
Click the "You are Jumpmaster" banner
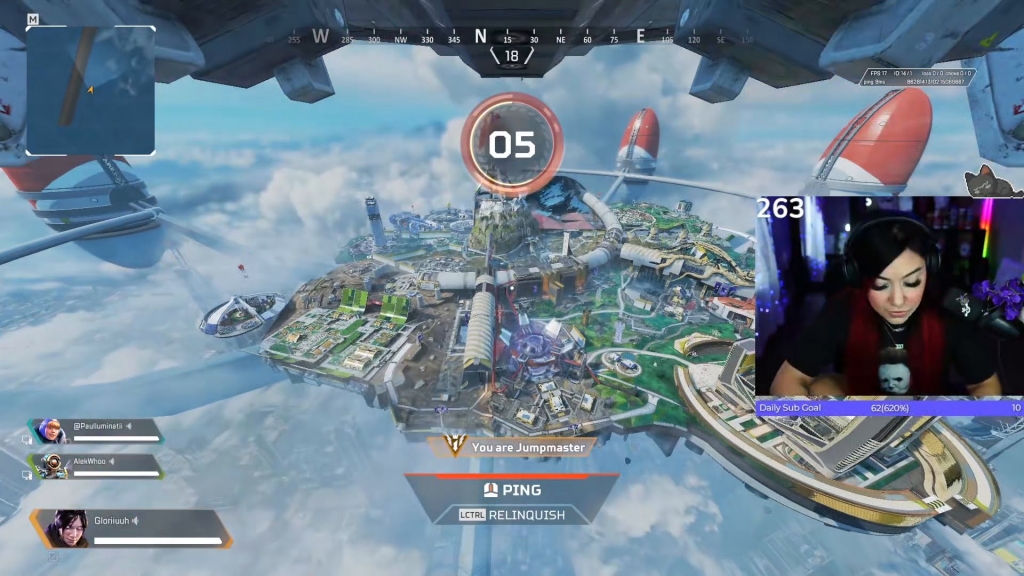point(516,448)
